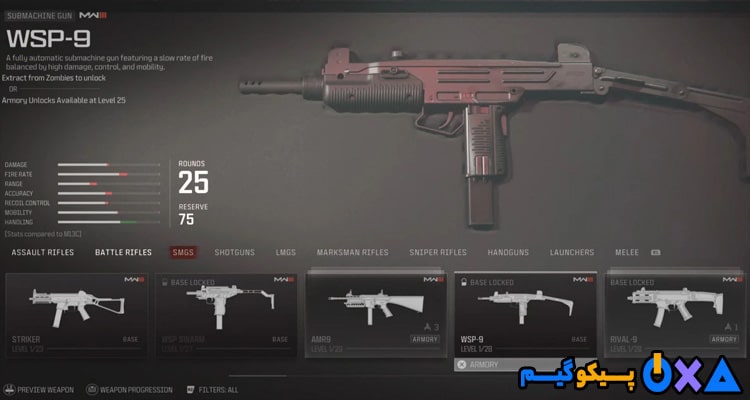750x400 pixels.
Task: Show the Shotguns category
Action: (235, 253)
